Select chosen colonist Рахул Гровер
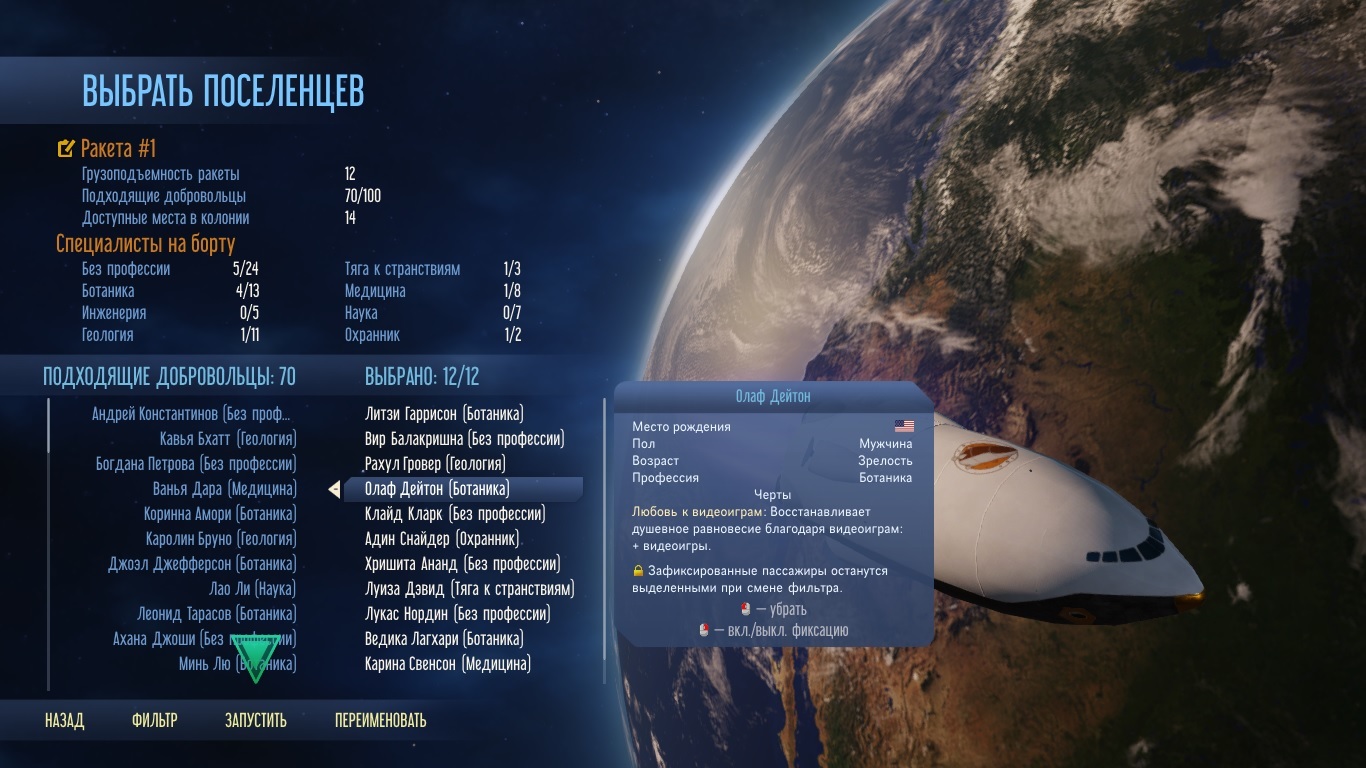The image size is (1366, 768). [x=435, y=464]
